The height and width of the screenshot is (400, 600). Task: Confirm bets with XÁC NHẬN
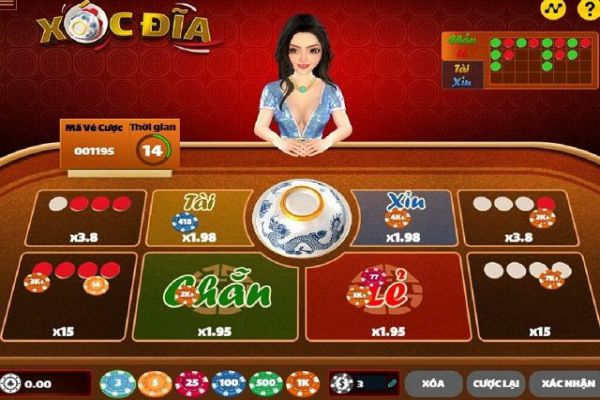point(562,384)
